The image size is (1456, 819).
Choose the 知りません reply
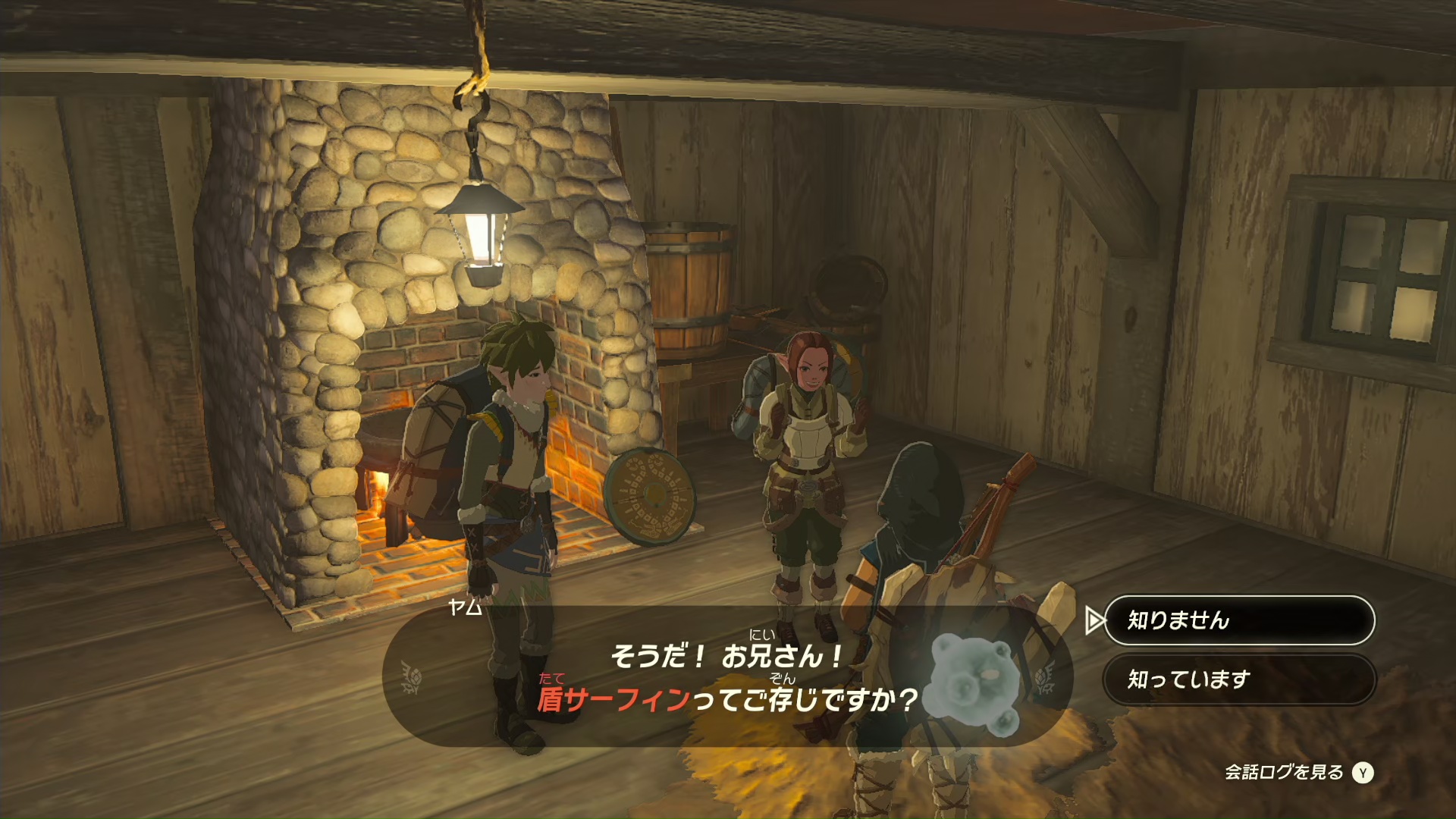[x=1238, y=620]
